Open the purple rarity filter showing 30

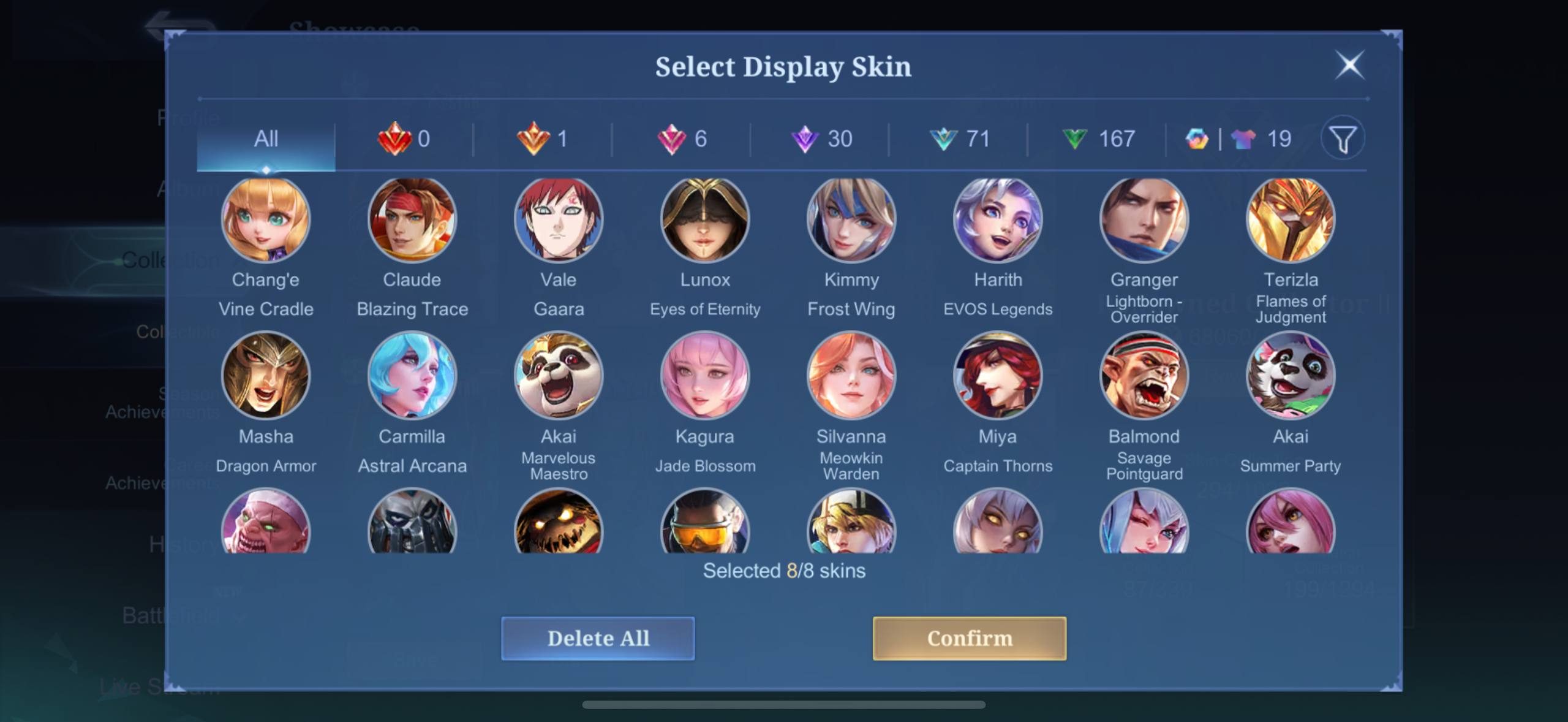[x=824, y=139]
